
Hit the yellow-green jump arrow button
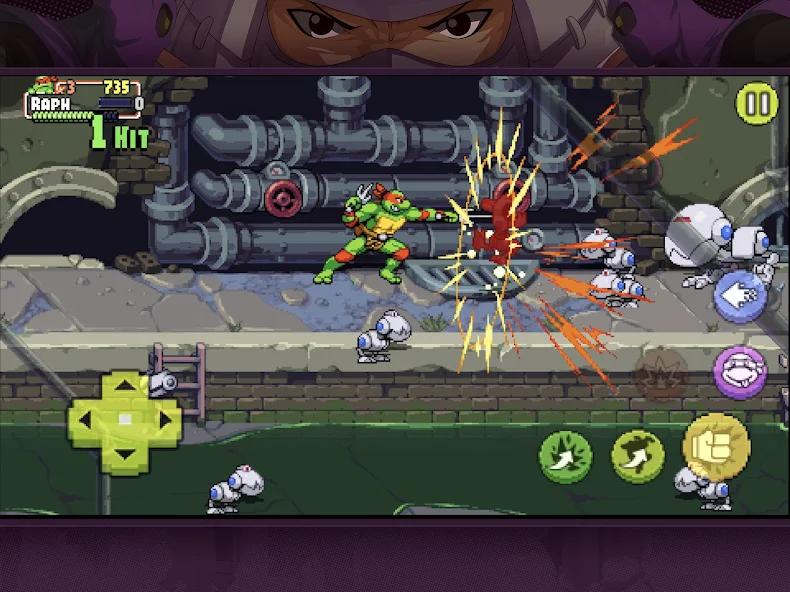coord(638,456)
